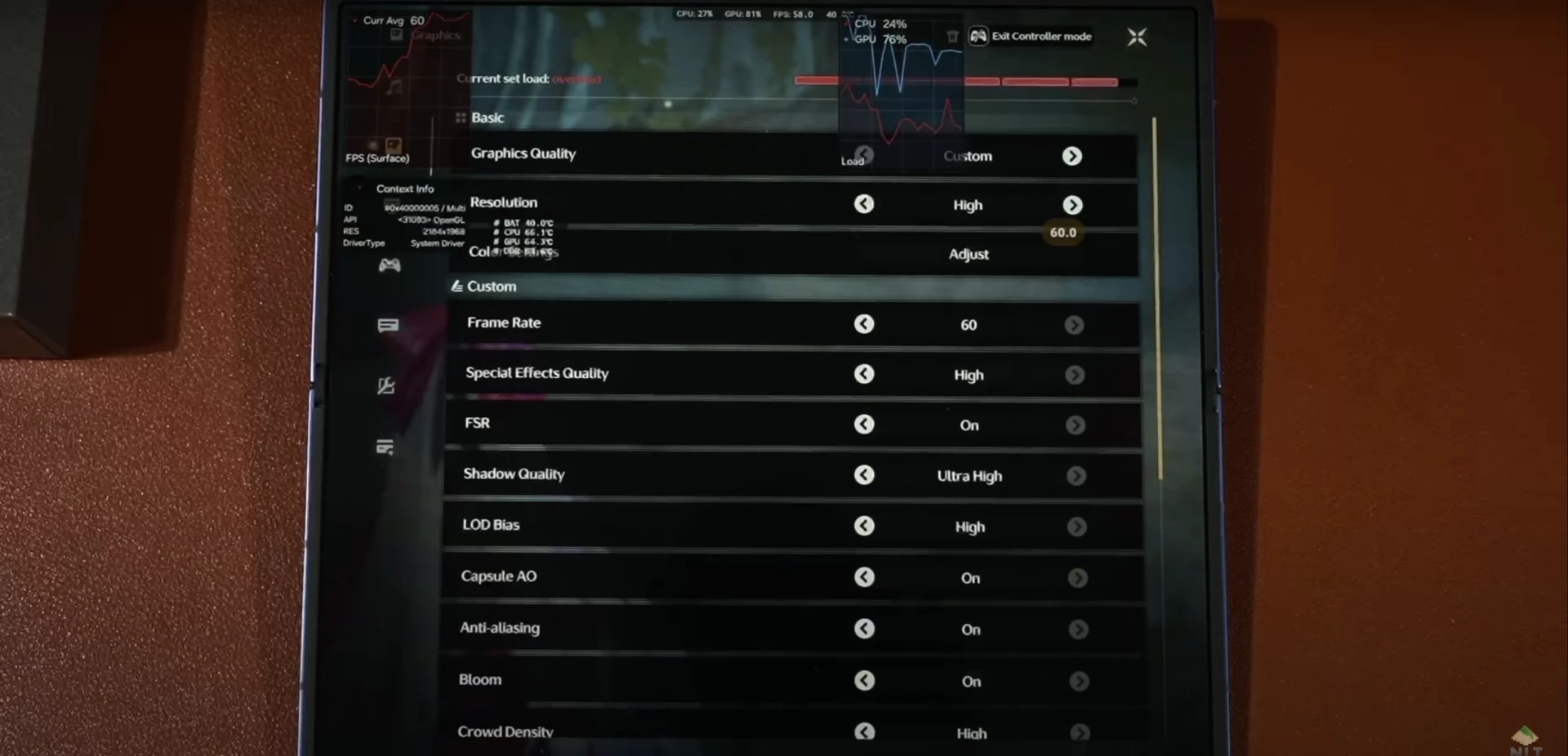Open the controller settings tab icon
The height and width of the screenshot is (756, 1568).
[x=390, y=265]
